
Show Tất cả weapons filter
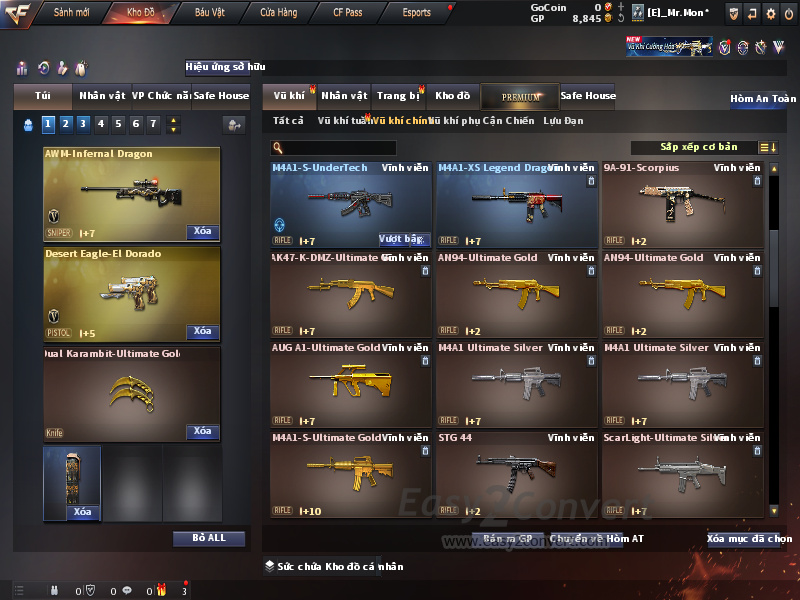pyautogui.click(x=288, y=121)
